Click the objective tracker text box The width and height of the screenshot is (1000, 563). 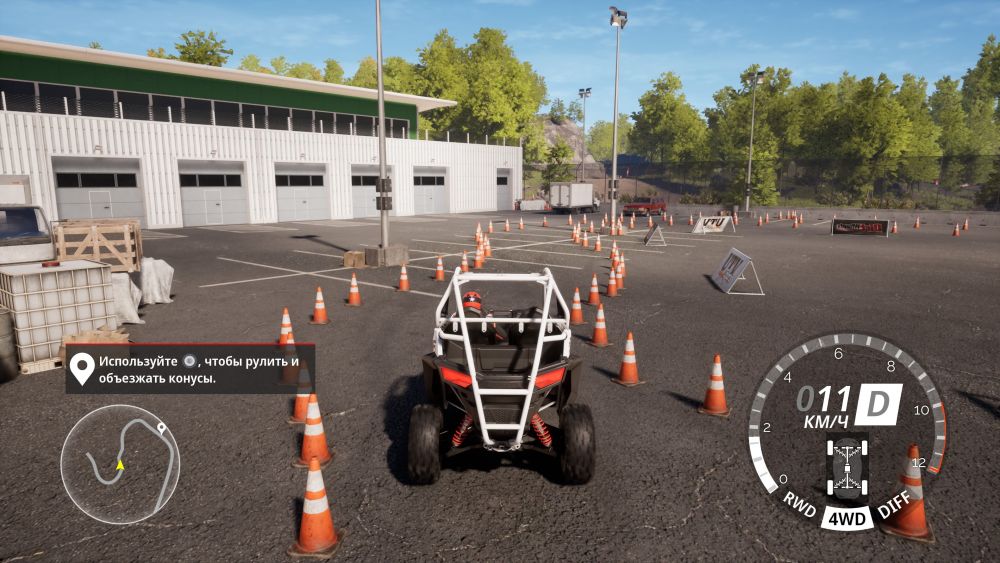click(x=190, y=369)
